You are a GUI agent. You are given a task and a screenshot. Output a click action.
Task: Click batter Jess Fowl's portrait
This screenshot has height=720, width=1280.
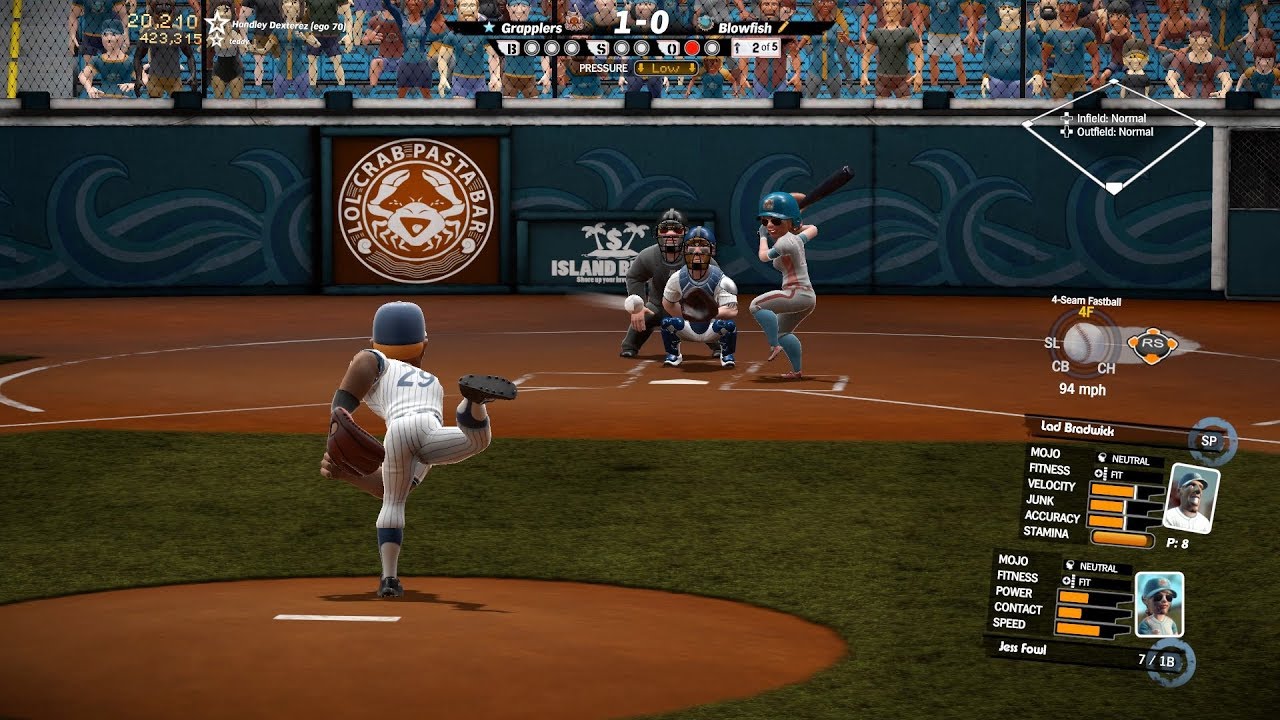click(1159, 604)
